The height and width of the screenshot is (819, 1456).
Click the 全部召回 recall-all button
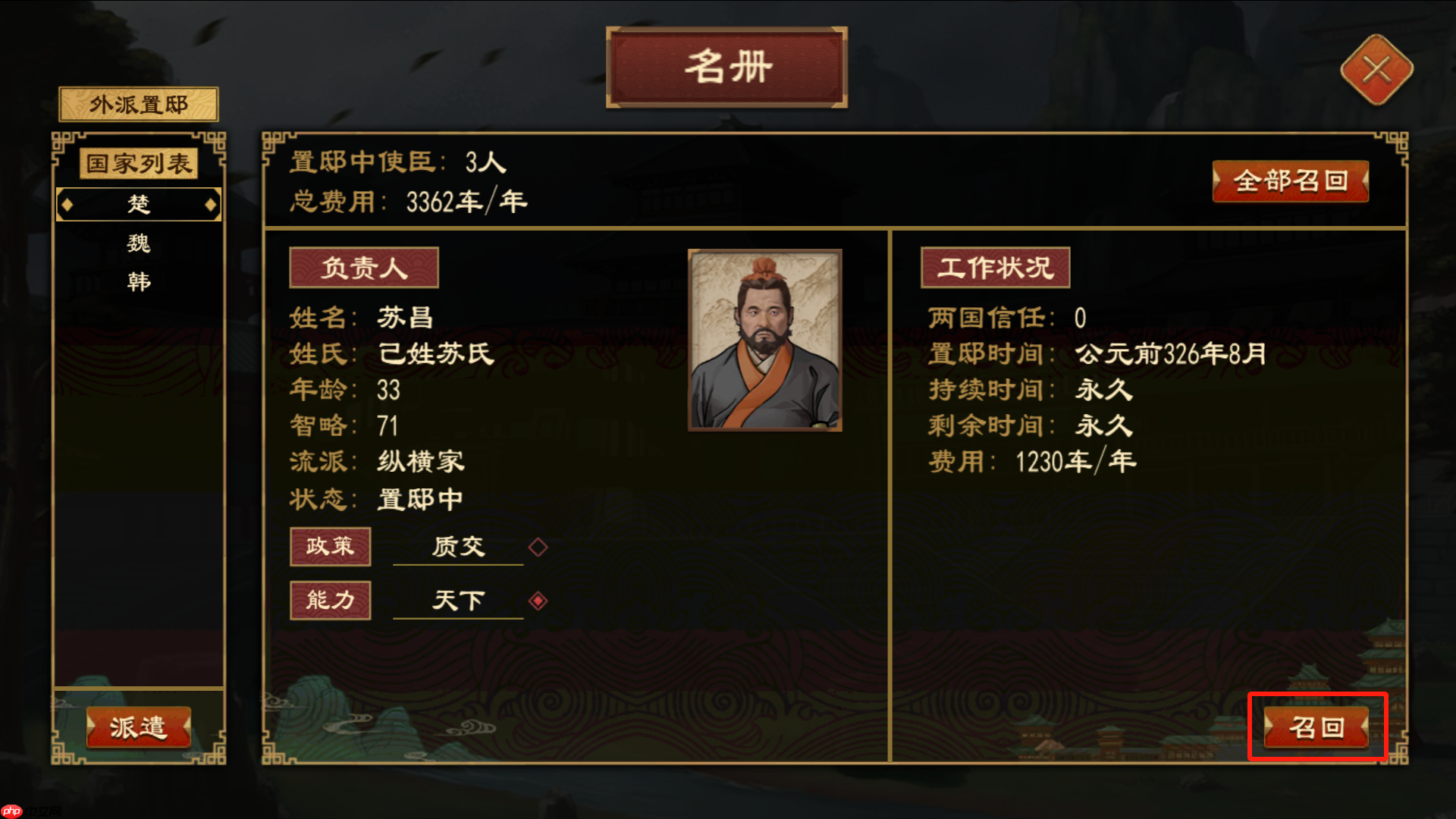[x=1290, y=182]
